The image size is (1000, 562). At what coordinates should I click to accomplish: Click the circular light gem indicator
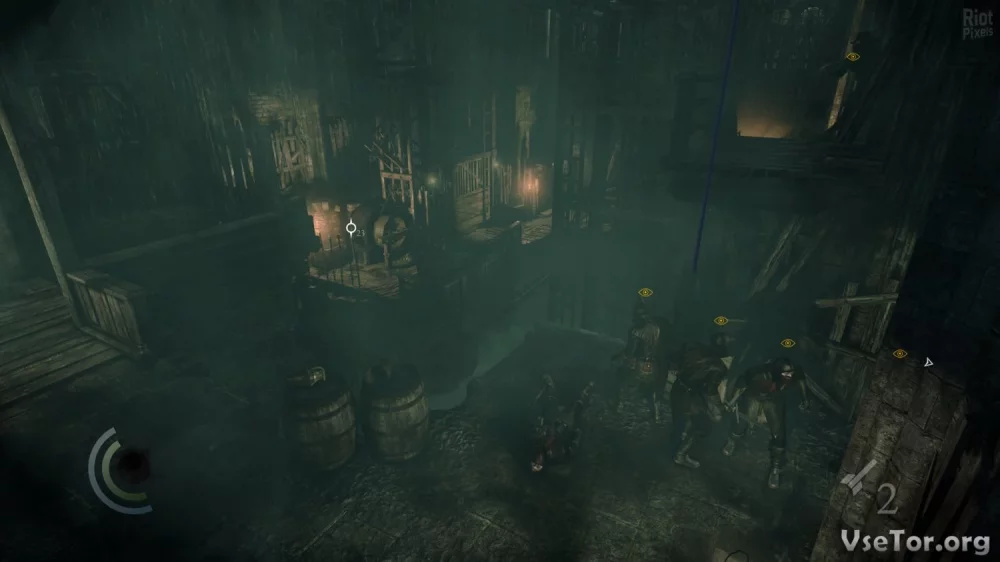coord(128,466)
